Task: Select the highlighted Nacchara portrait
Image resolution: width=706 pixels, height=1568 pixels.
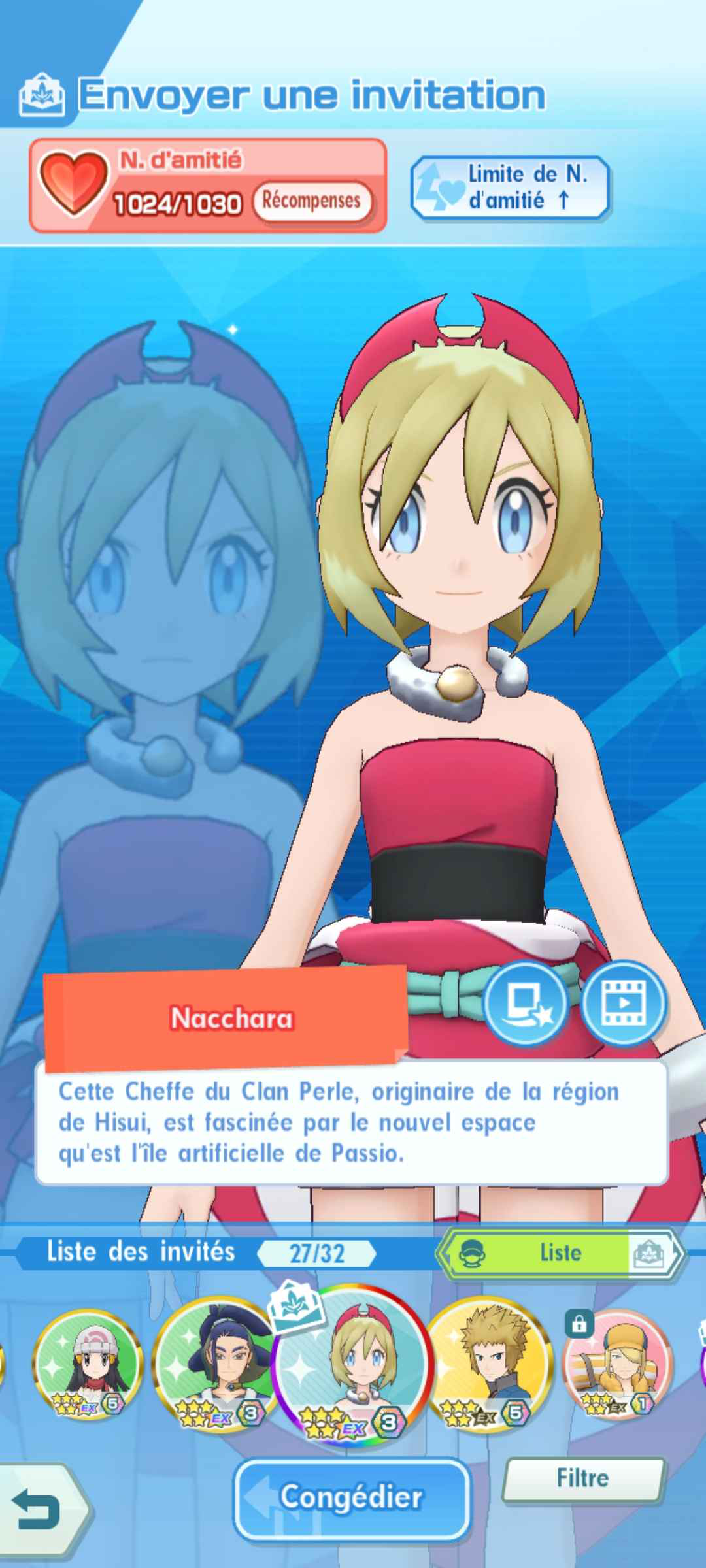Action: pos(353,1364)
